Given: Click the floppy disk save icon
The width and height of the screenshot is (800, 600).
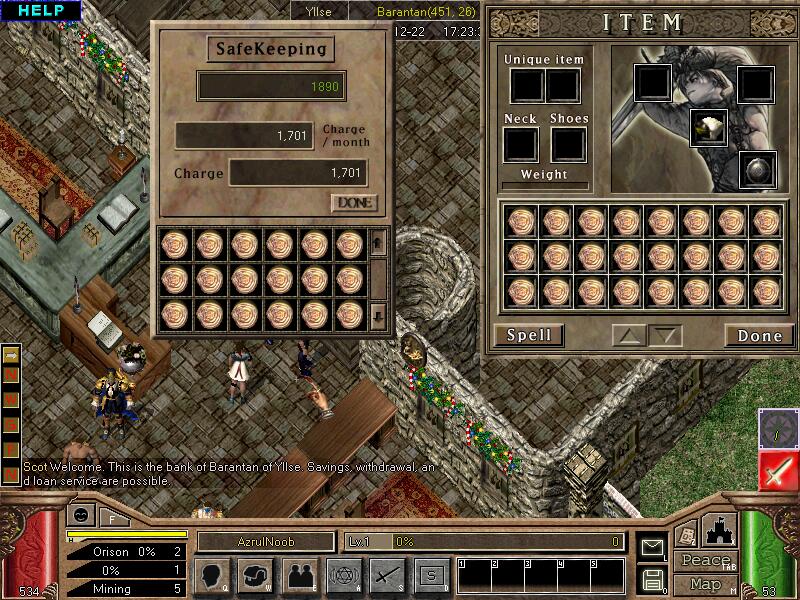Looking at the screenshot, I should point(652,579).
